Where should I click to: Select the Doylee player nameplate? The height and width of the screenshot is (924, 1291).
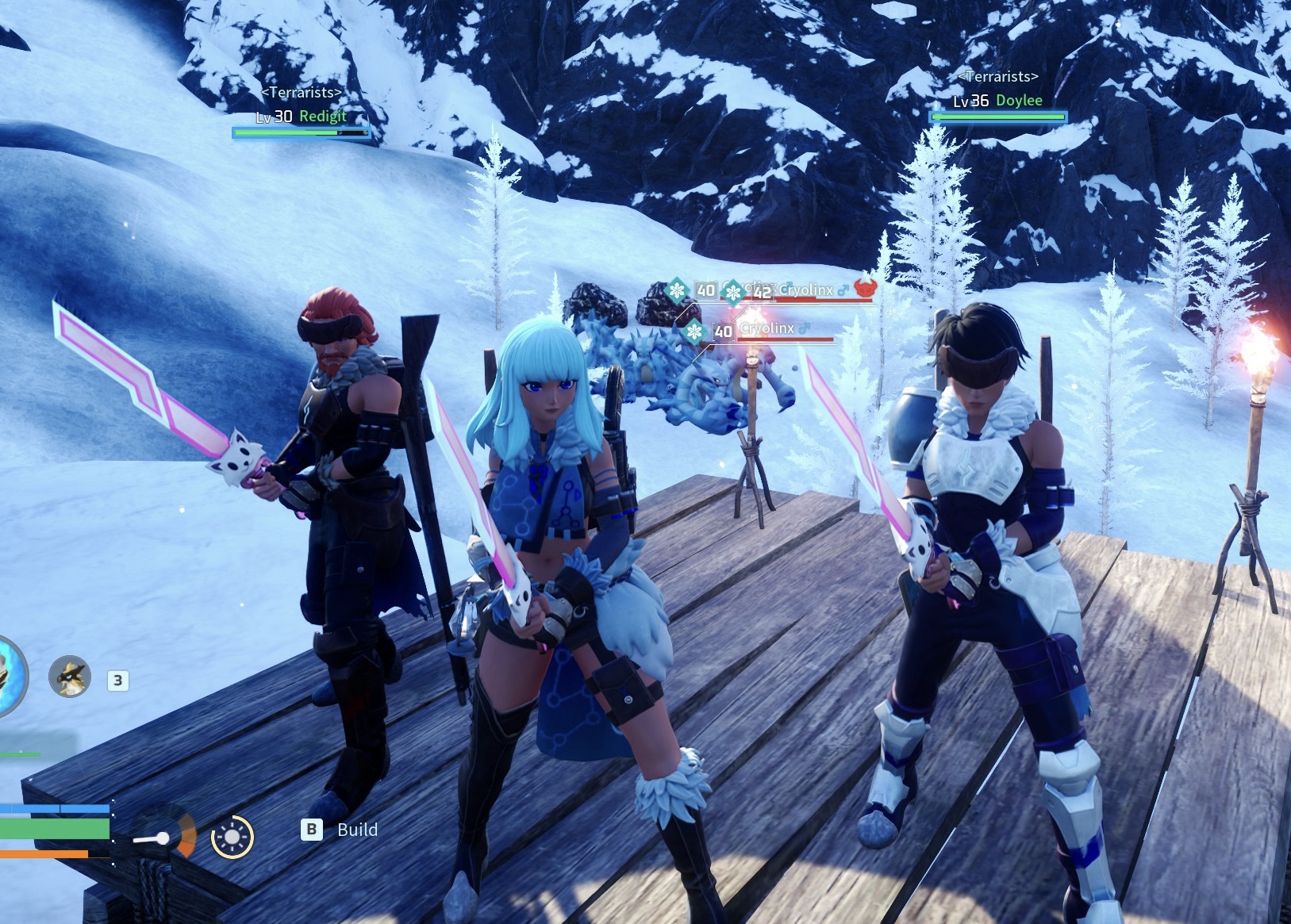998,101
